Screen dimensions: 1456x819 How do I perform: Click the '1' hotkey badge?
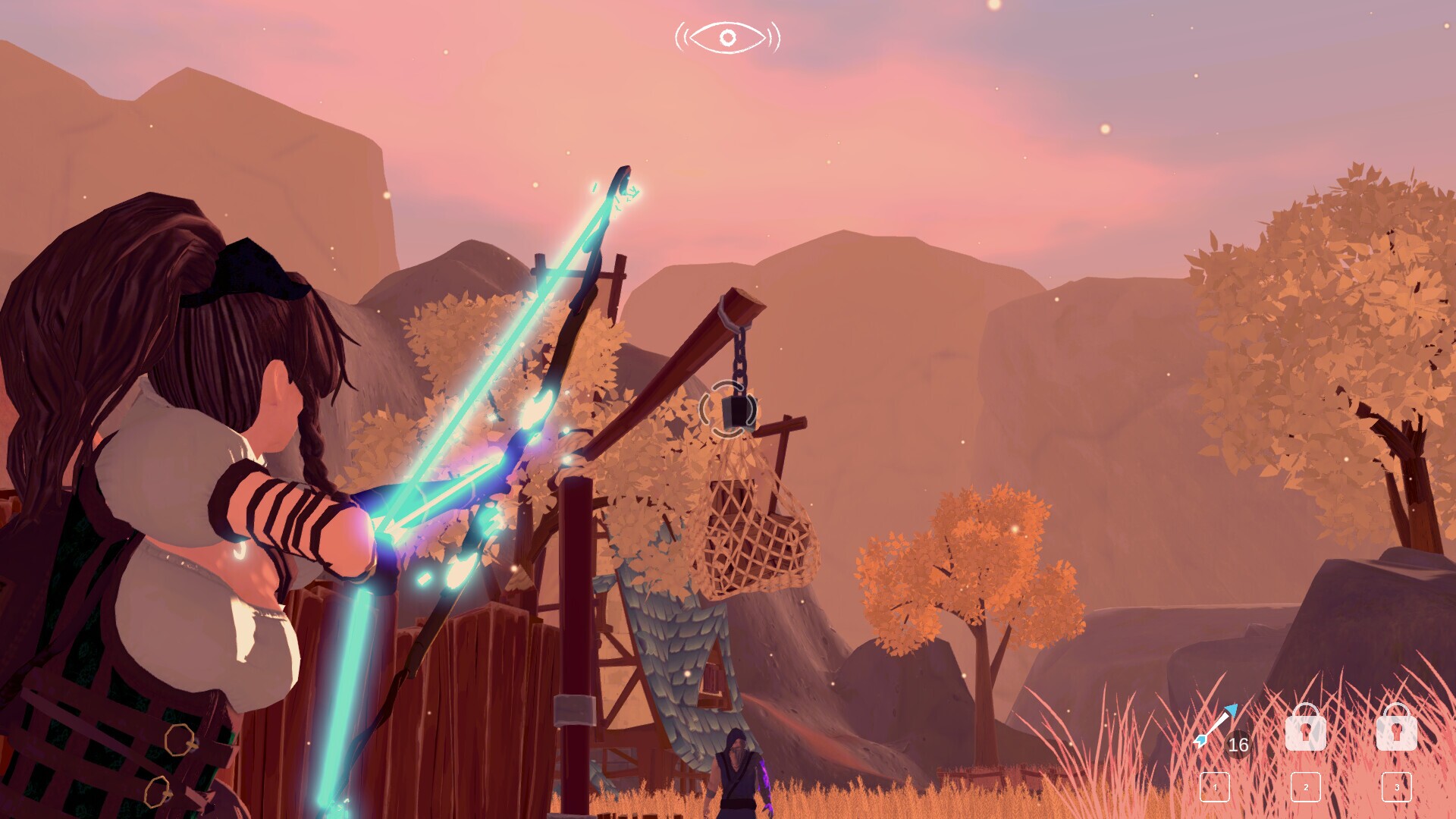(1215, 788)
